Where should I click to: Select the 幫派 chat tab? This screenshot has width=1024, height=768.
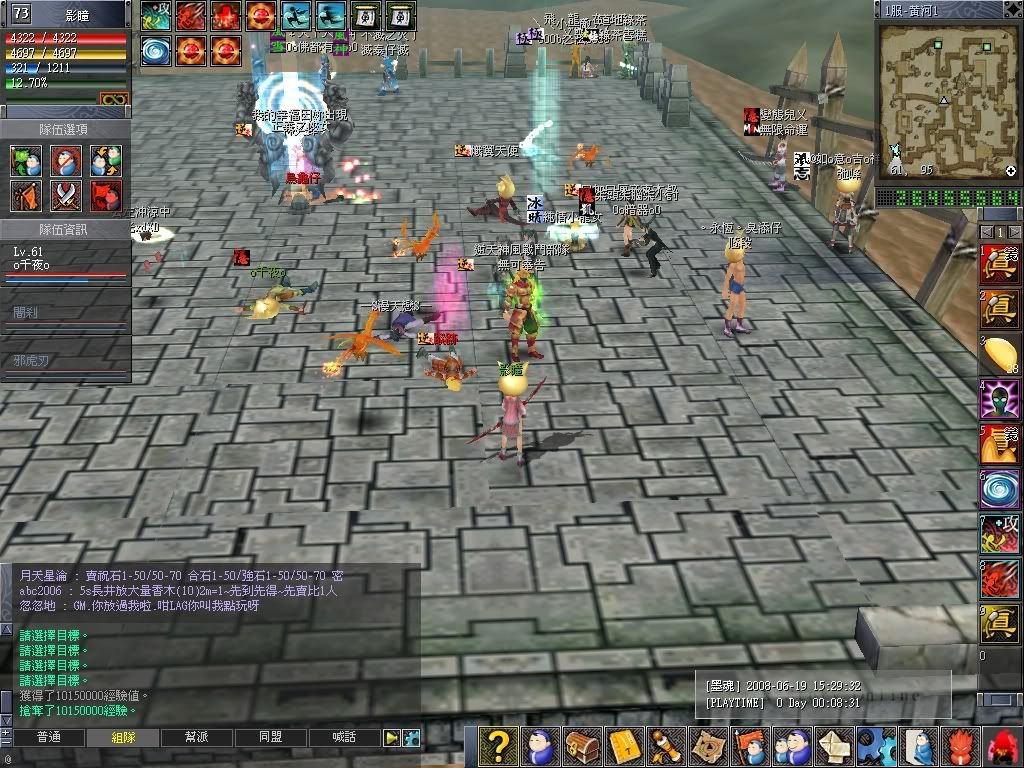click(195, 737)
